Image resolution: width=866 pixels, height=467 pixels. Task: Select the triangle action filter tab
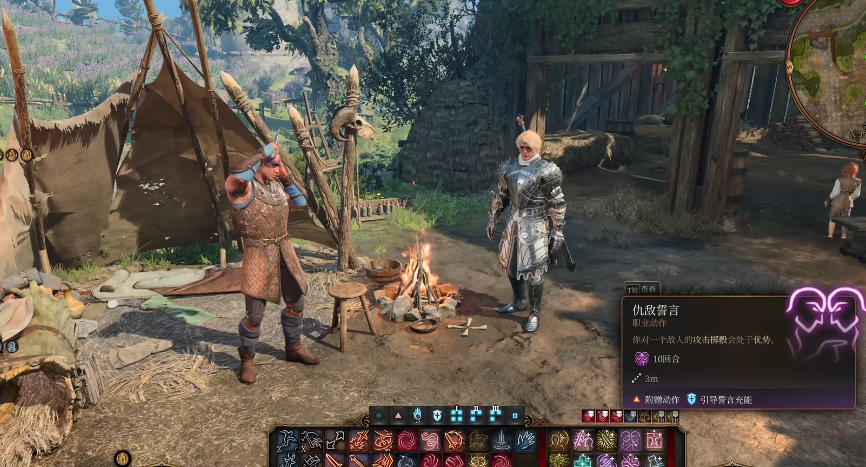(x=399, y=414)
